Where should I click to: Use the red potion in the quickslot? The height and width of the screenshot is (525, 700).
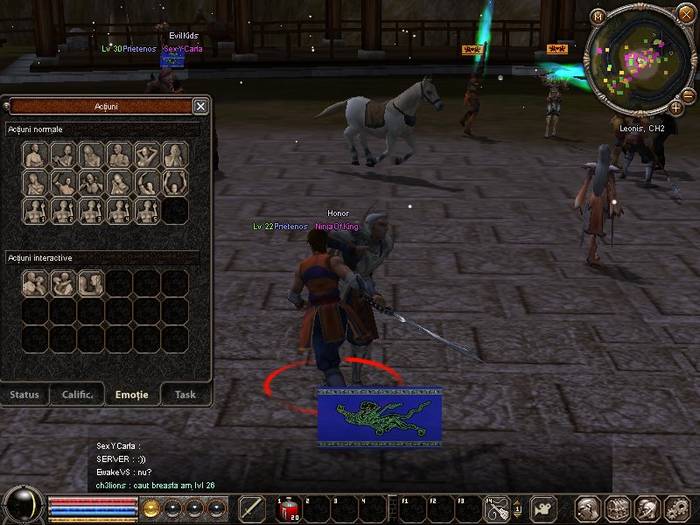288,509
